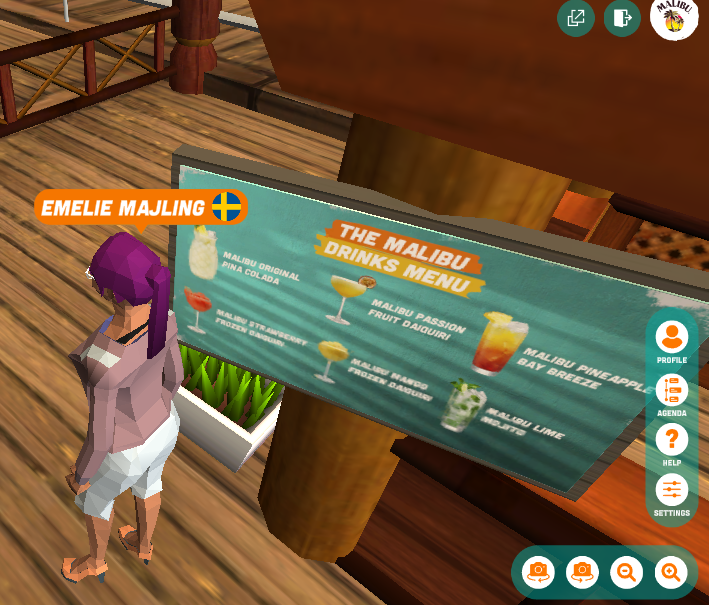The height and width of the screenshot is (605, 709).
Task: Click the open-in-new-window icon
Action: (x=576, y=18)
